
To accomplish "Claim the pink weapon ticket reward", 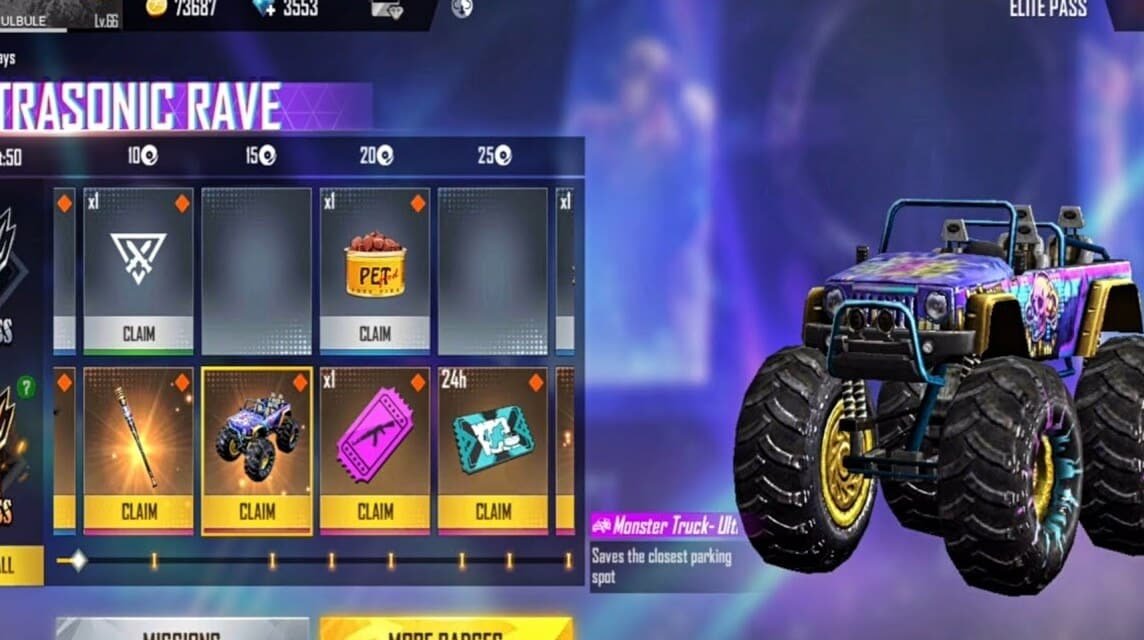I will (x=375, y=512).
